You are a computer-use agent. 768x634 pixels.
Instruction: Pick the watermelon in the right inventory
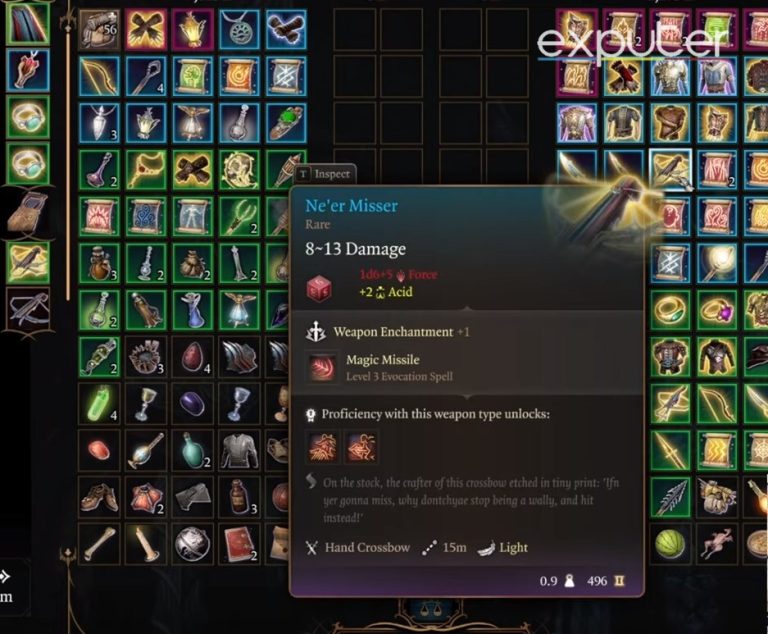[669, 543]
